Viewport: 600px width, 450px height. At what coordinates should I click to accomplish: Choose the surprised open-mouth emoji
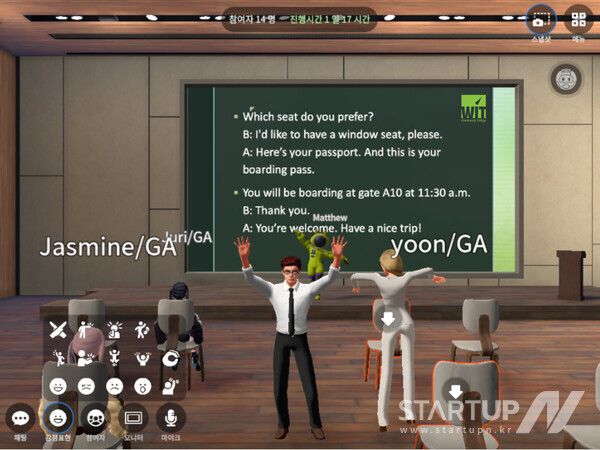coord(143,384)
